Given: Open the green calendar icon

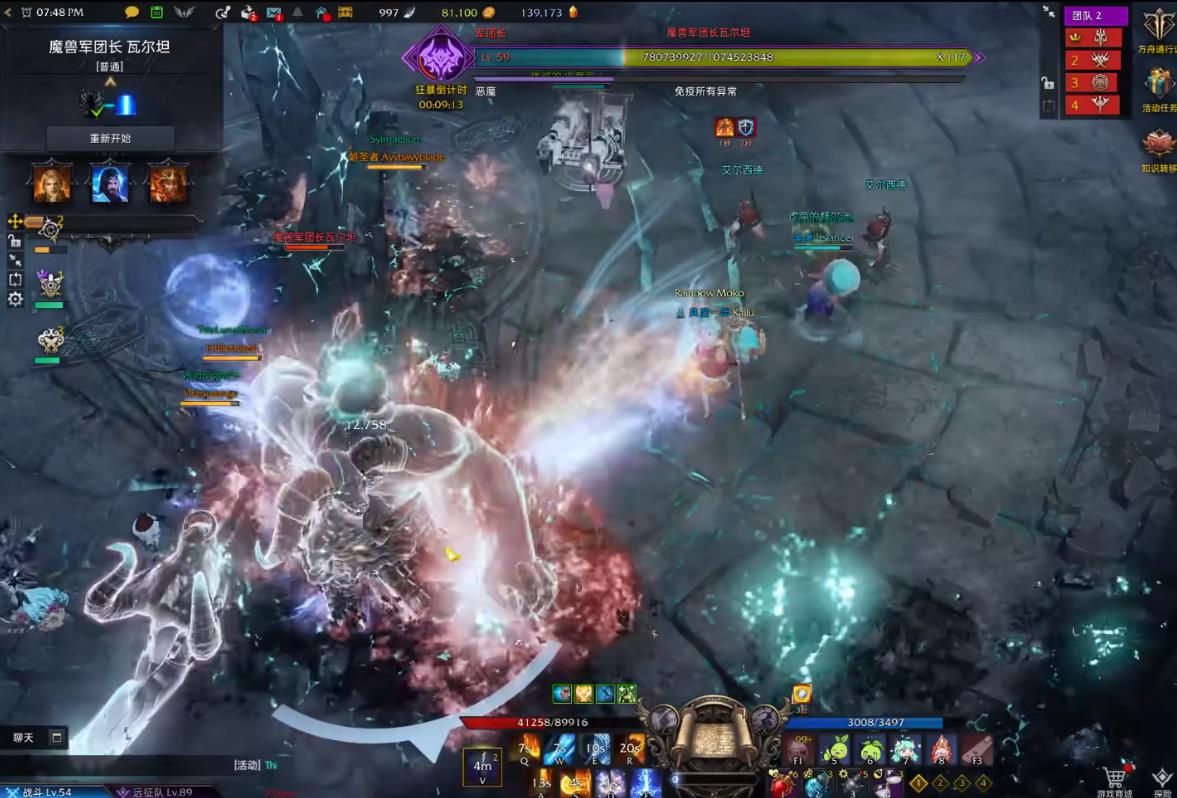Looking at the screenshot, I should [157, 12].
